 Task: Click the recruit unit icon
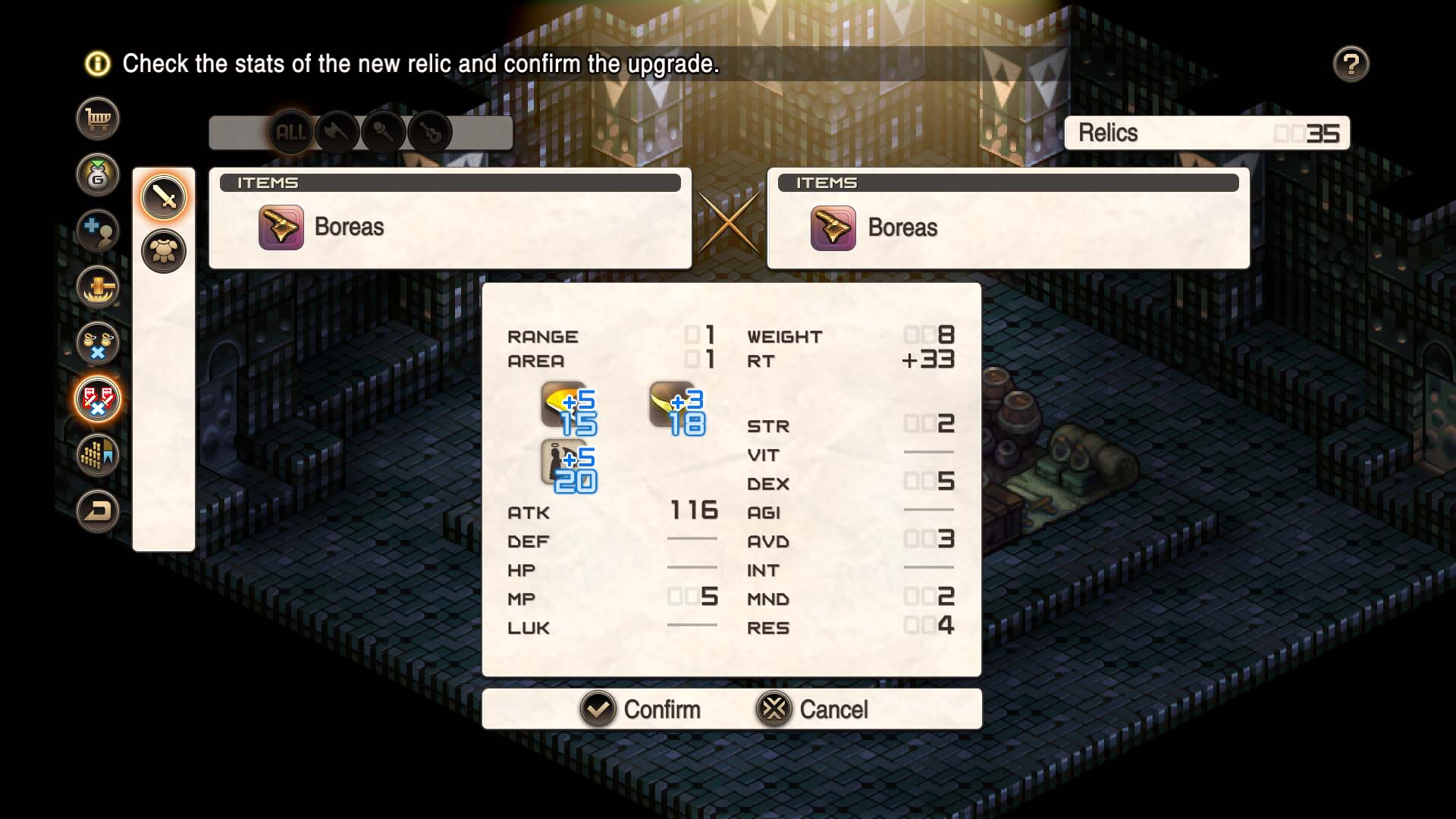[x=97, y=231]
